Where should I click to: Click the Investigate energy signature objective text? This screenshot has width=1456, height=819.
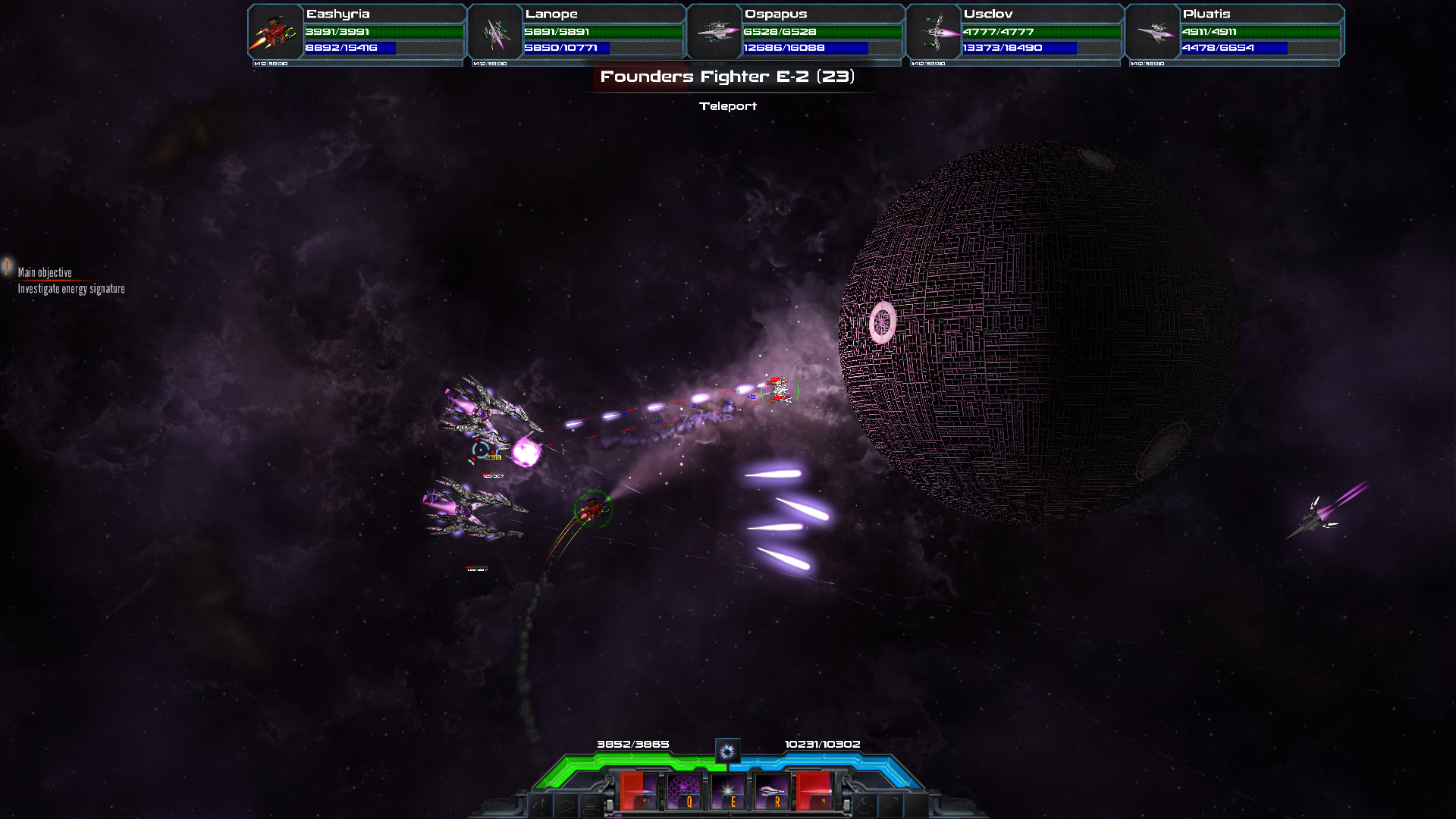point(71,289)
